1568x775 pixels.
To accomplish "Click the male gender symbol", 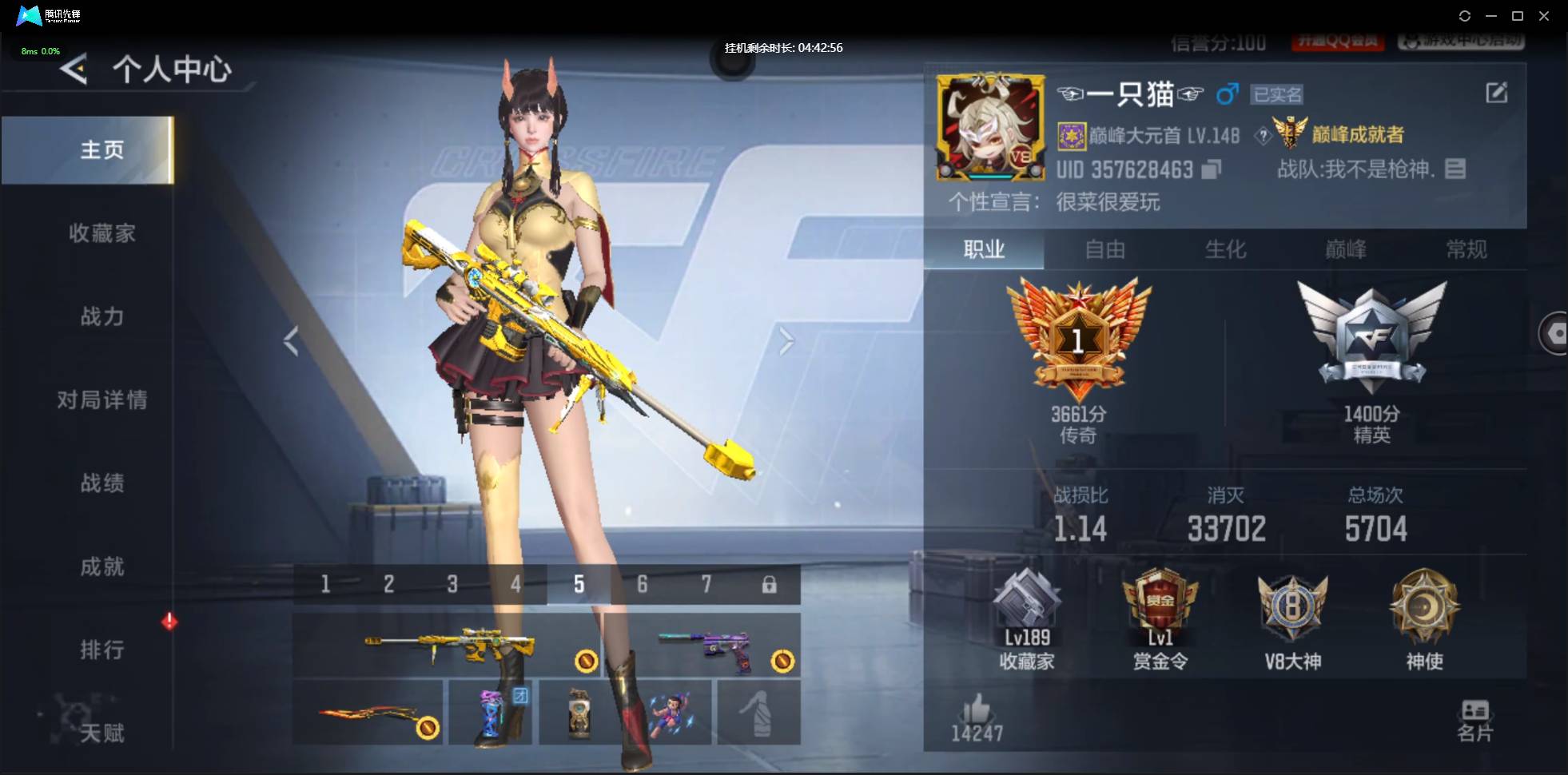I will pos(1228,93).
